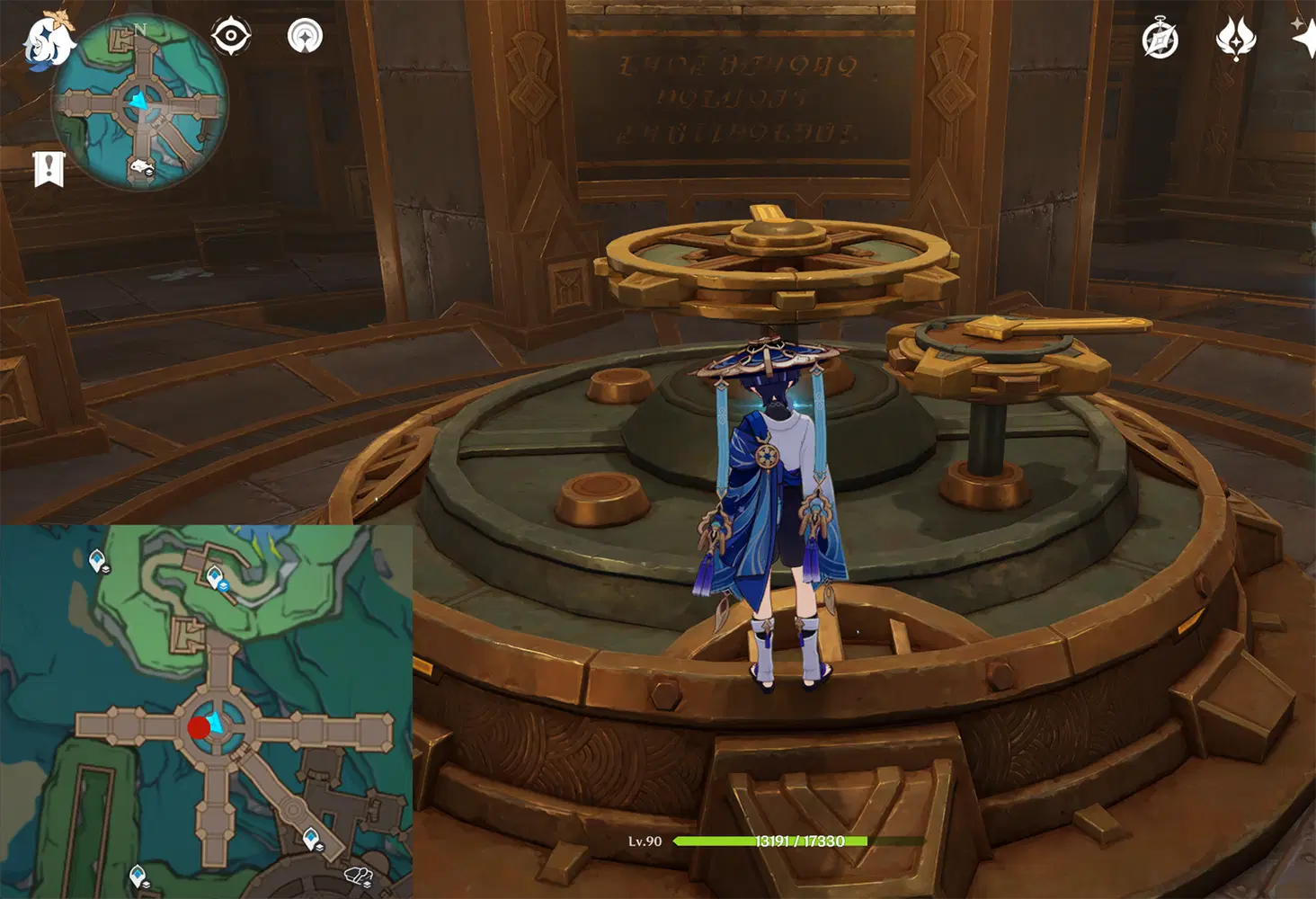Click the player arrow on the minimap
This screenshot has height=899, width=1316.
click(138, 102)
